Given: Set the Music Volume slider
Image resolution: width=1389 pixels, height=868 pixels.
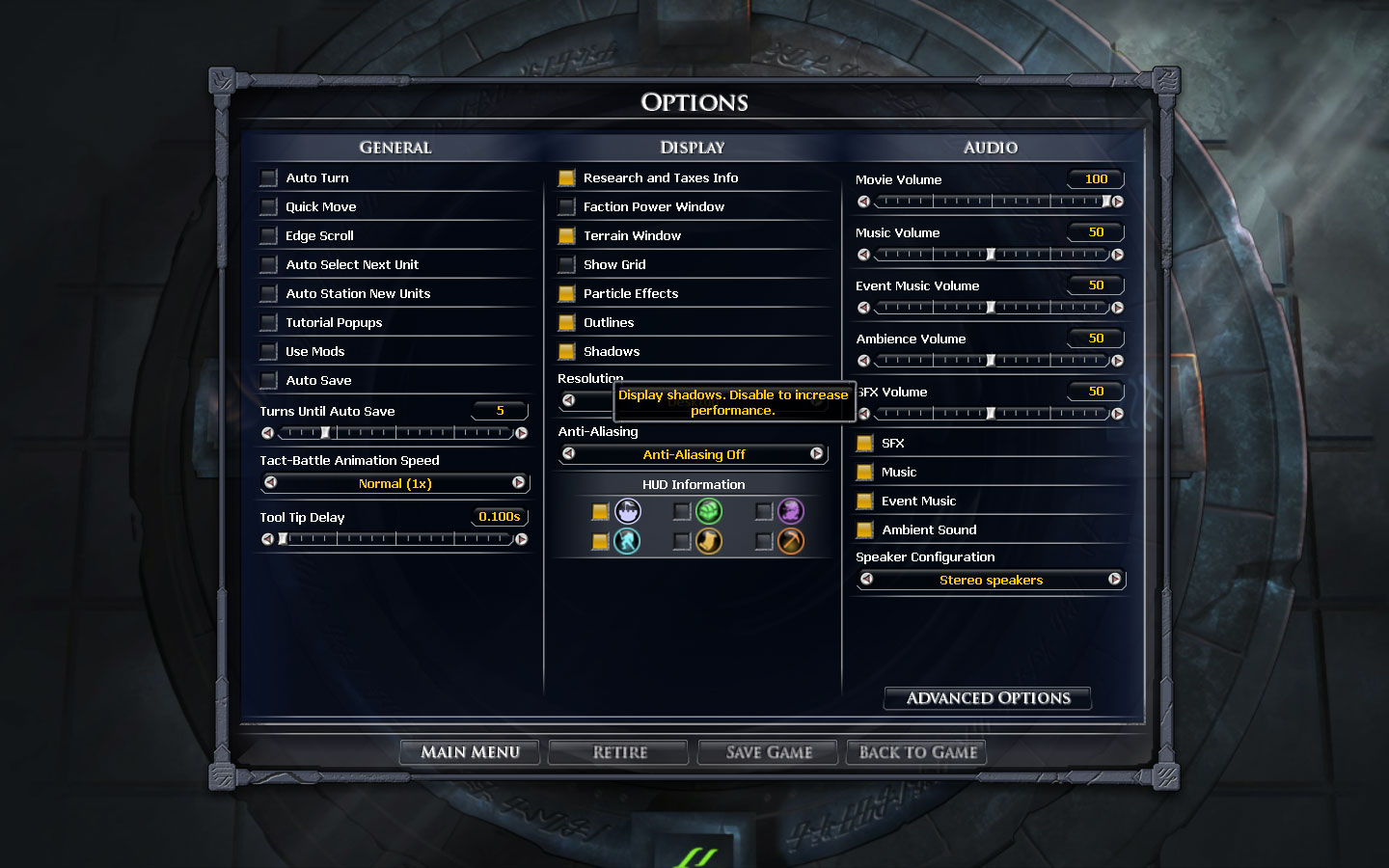Looking at the screenshot, I should click(x=991, y=255).
